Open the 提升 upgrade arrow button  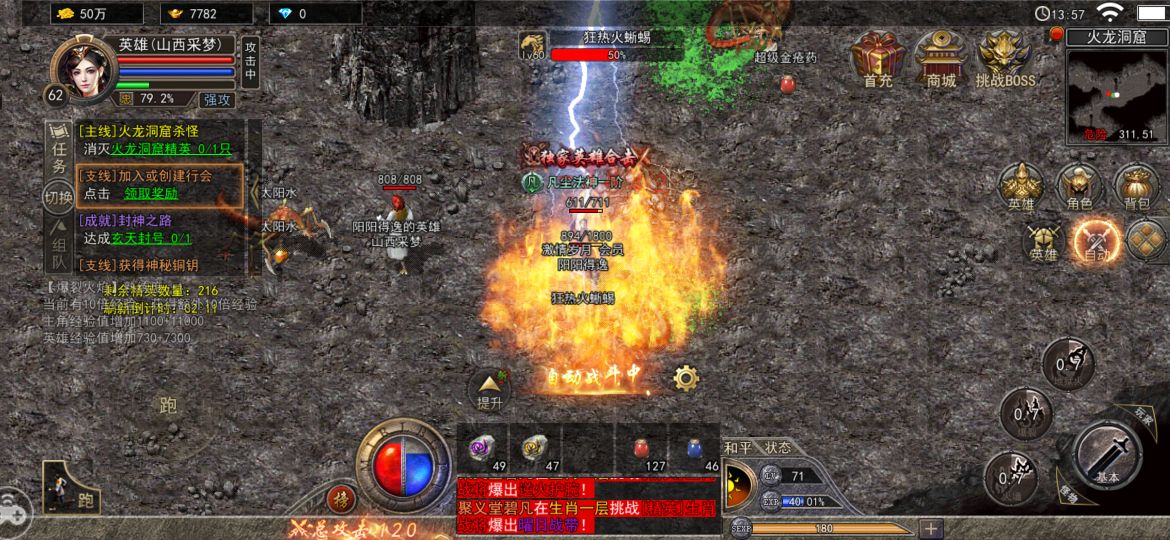489,389
